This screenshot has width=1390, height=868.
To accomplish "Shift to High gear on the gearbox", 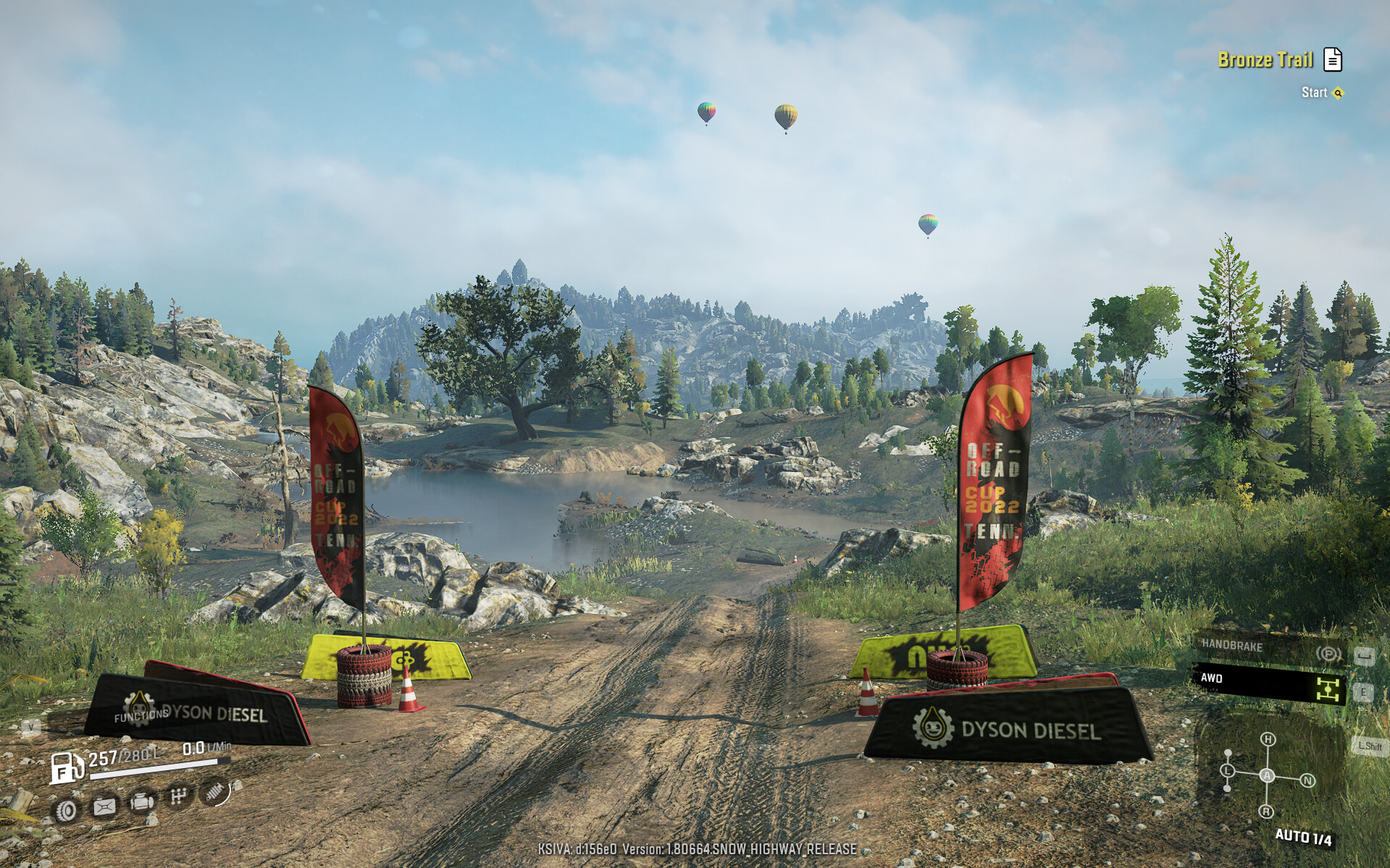I will [1268, 739].
